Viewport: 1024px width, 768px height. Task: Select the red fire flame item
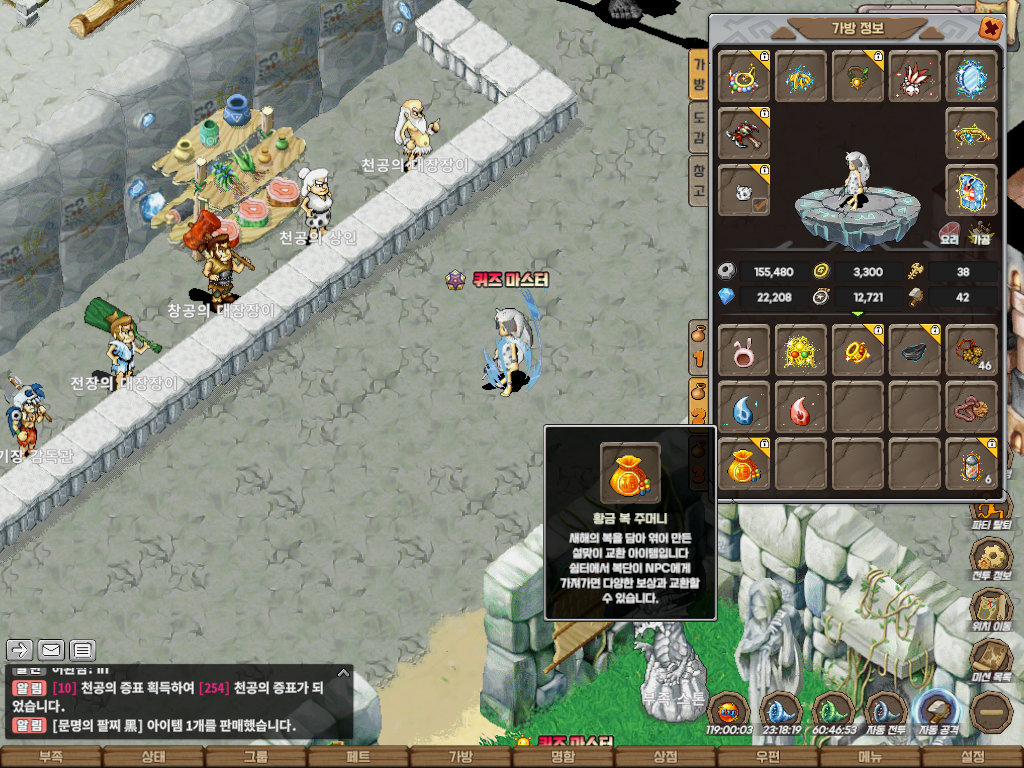tap(801, 408)
